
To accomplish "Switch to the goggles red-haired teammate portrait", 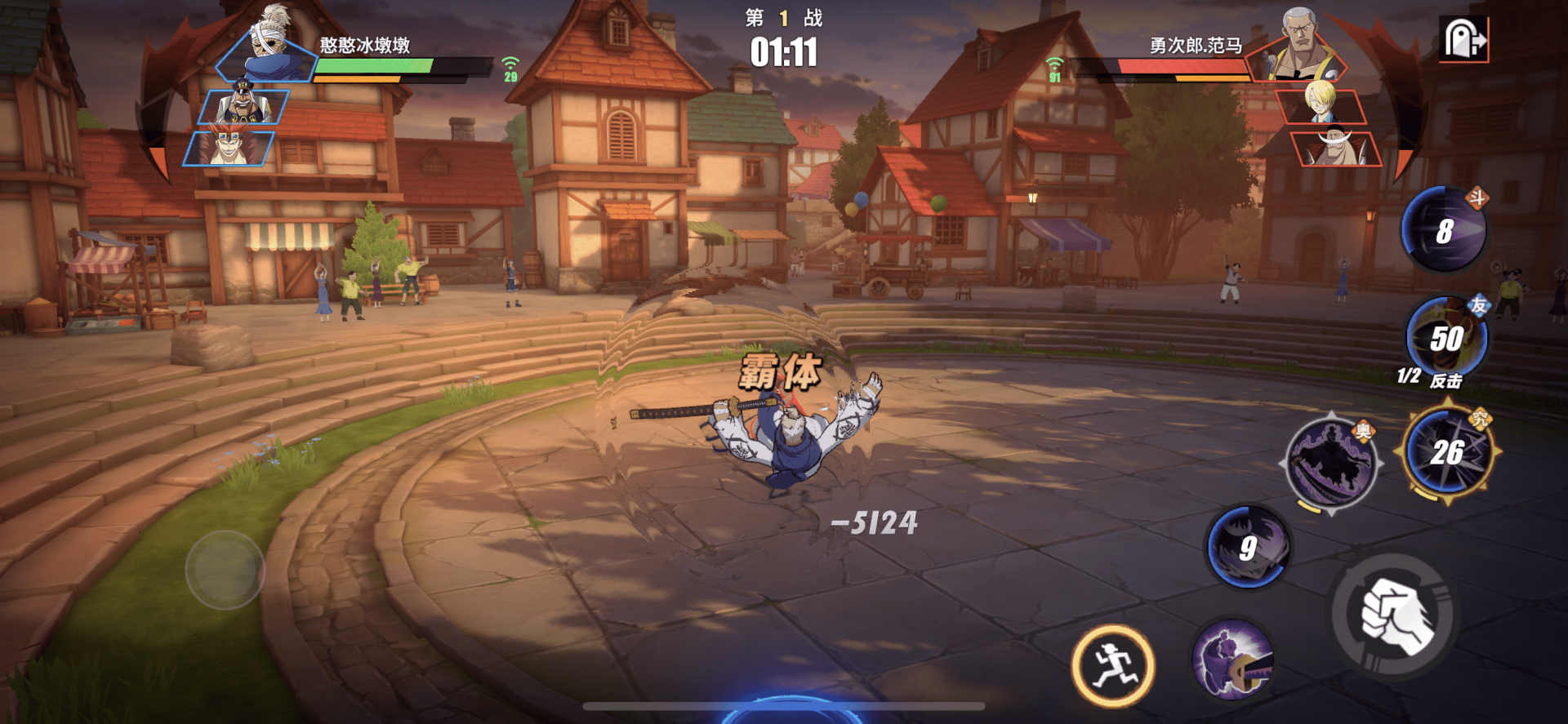I will [229, 148].
